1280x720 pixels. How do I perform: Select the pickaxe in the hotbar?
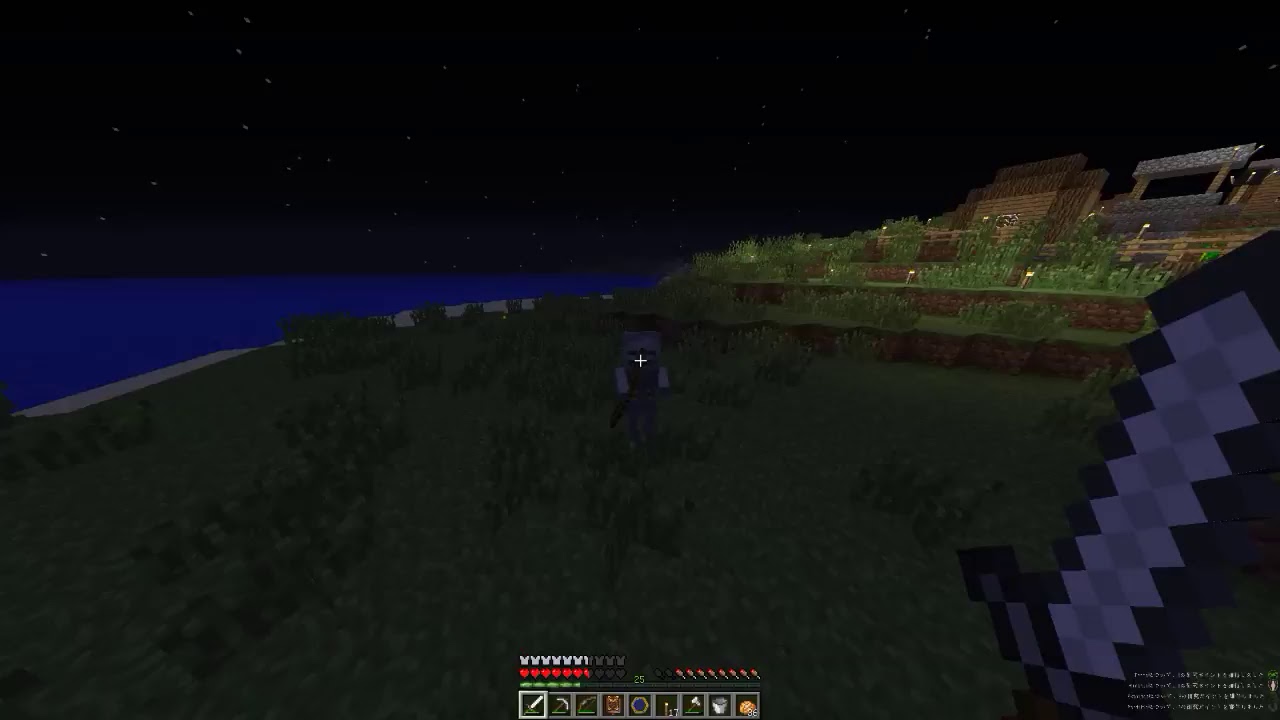(560, 705)
